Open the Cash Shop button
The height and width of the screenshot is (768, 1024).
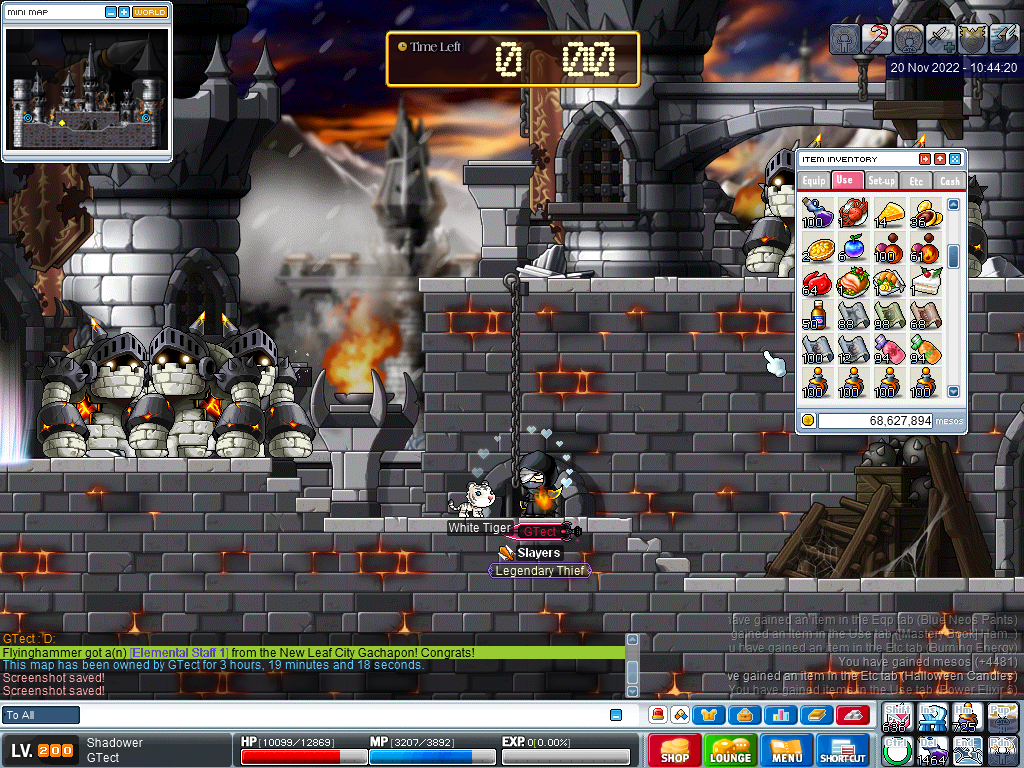click(x=674, y=749)
